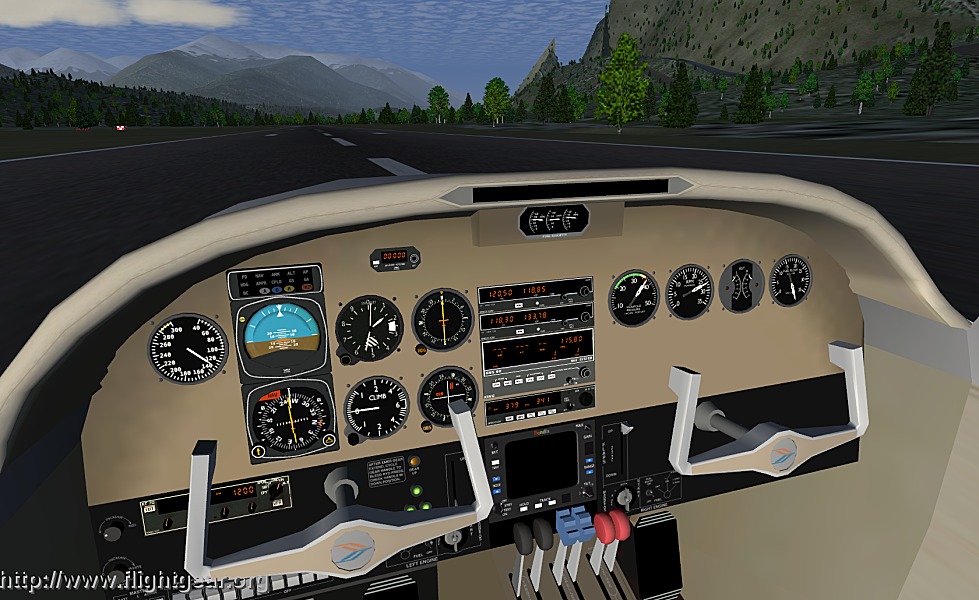Click the left engine fuel selector switch
979x600 pixels.
456,540
